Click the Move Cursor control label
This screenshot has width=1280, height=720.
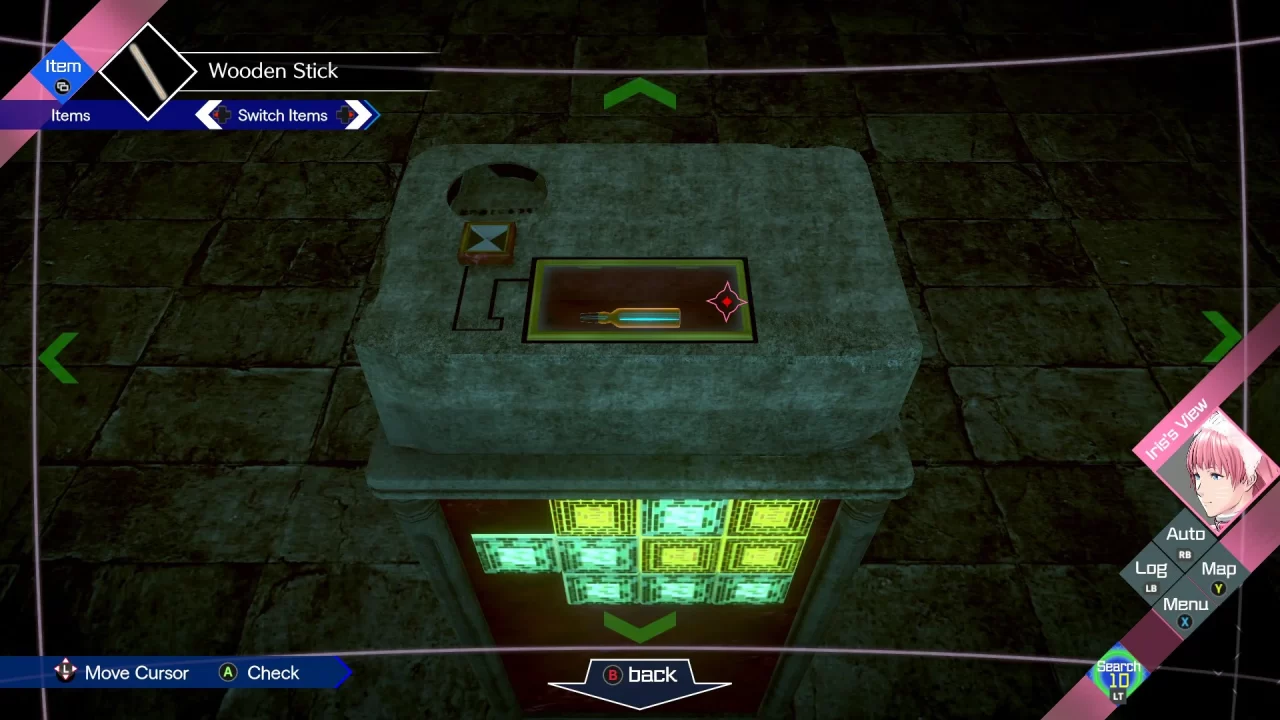(x=136, y=673)
